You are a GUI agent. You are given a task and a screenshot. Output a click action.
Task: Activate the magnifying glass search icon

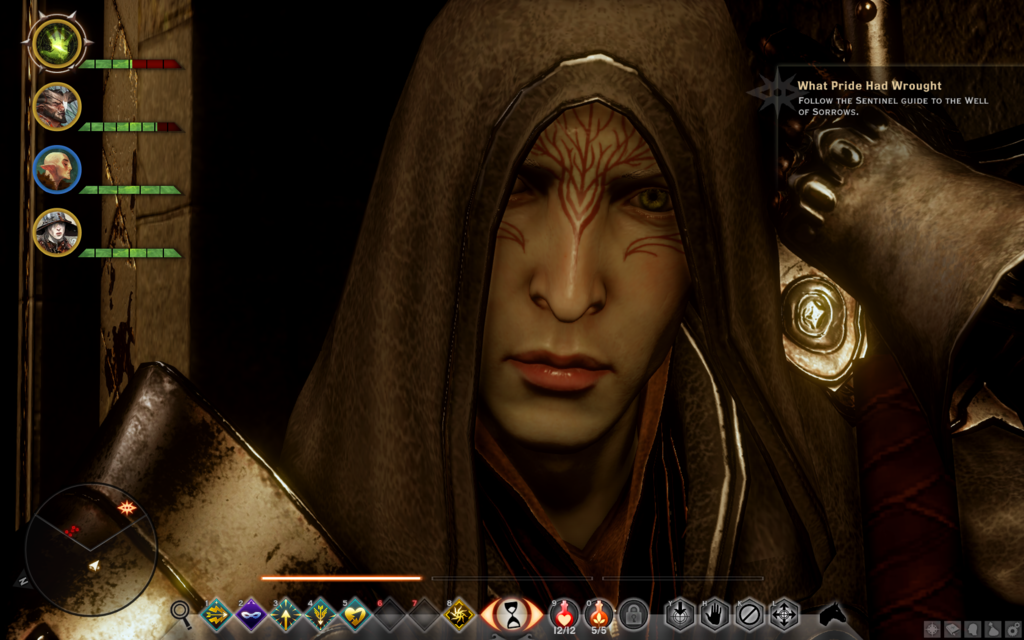tap(181, 612)
